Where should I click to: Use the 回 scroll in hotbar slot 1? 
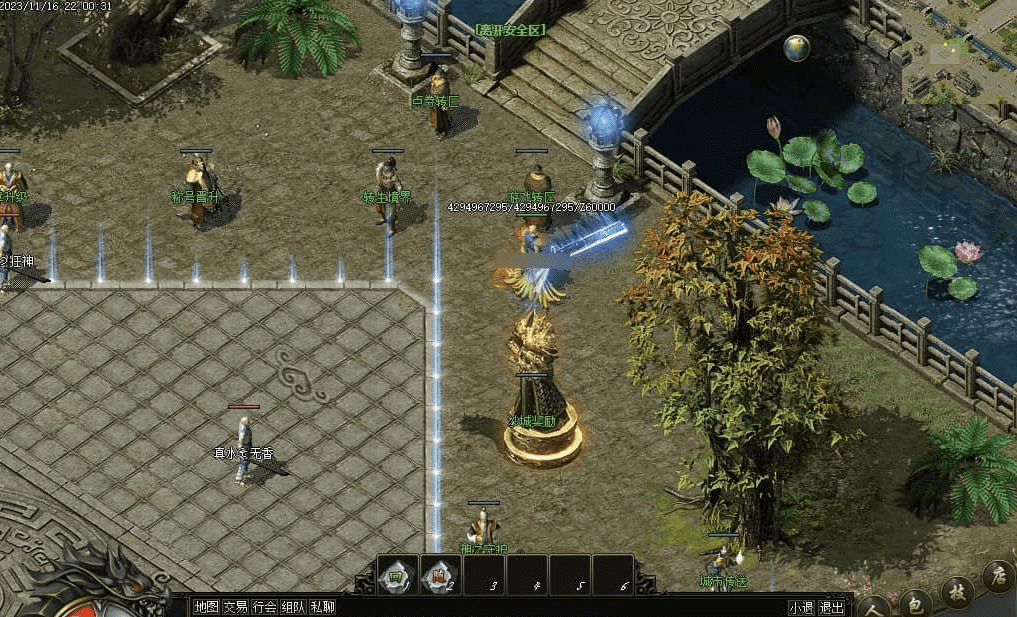click(x=397, y=576)
